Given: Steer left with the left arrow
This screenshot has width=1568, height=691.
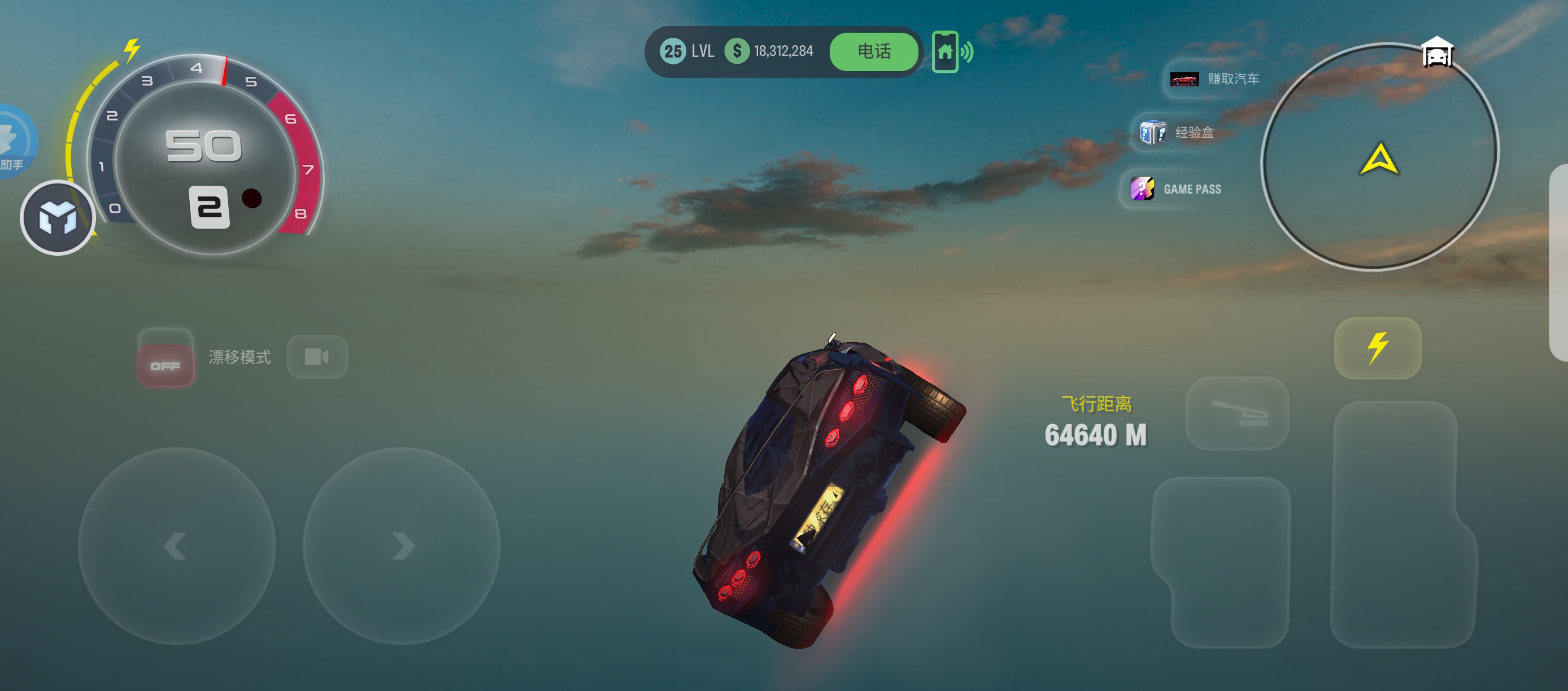Looking at the screenshot, I should click(x=177, y=545).
